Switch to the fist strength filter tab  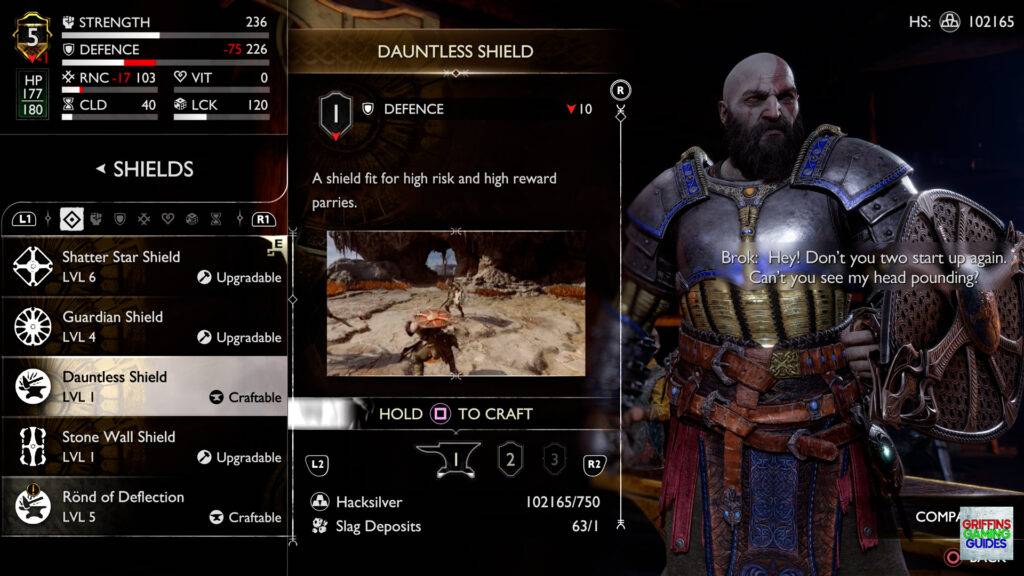click(98, 218)
